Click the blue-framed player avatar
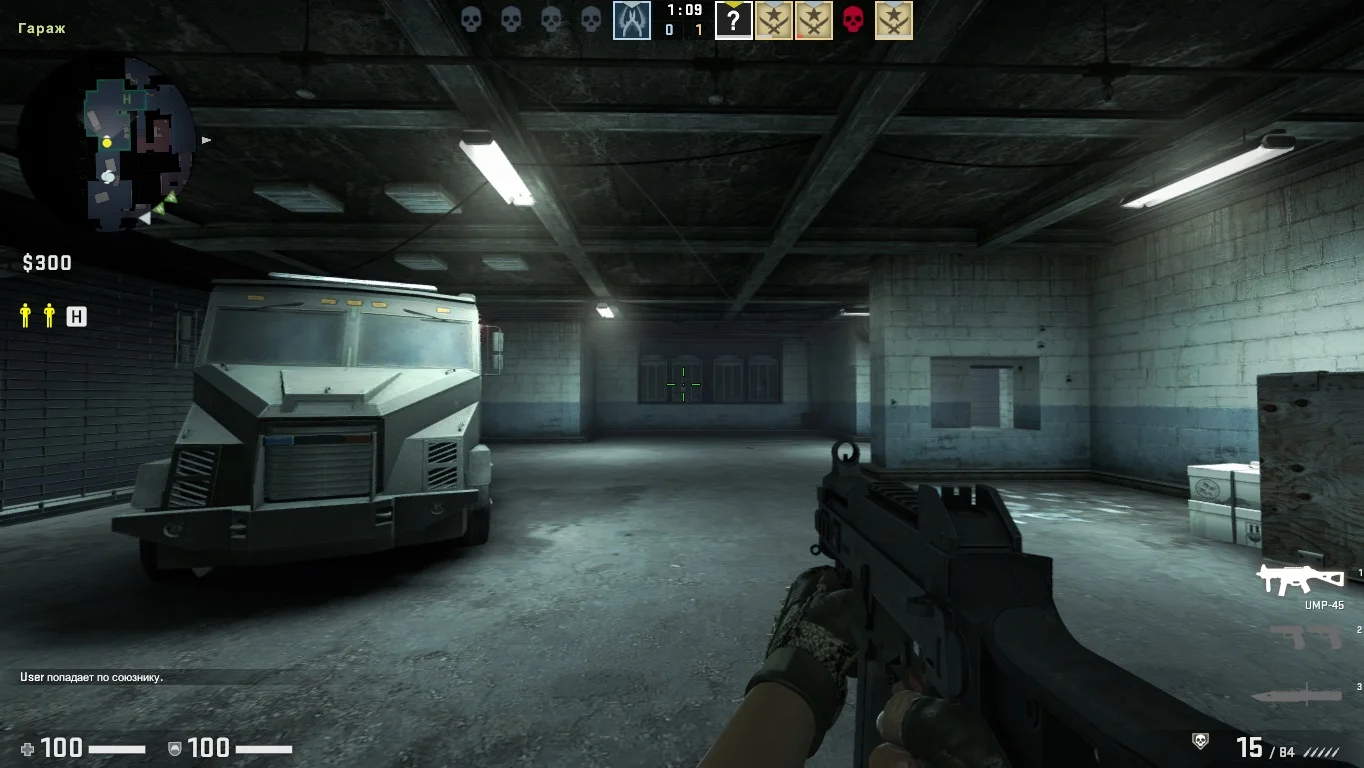 click(x=632, y=20)
